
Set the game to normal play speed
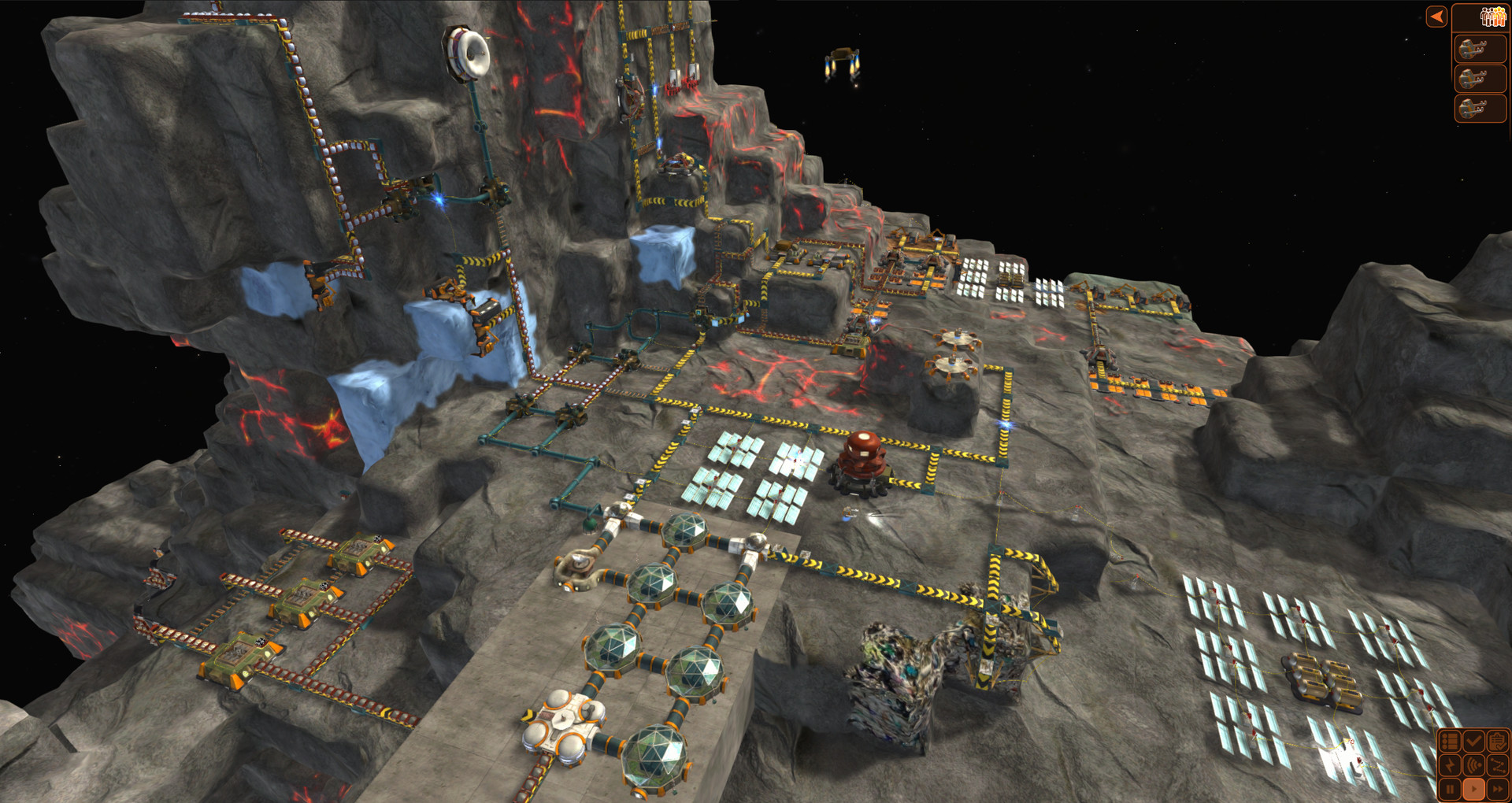(1473, 789)
